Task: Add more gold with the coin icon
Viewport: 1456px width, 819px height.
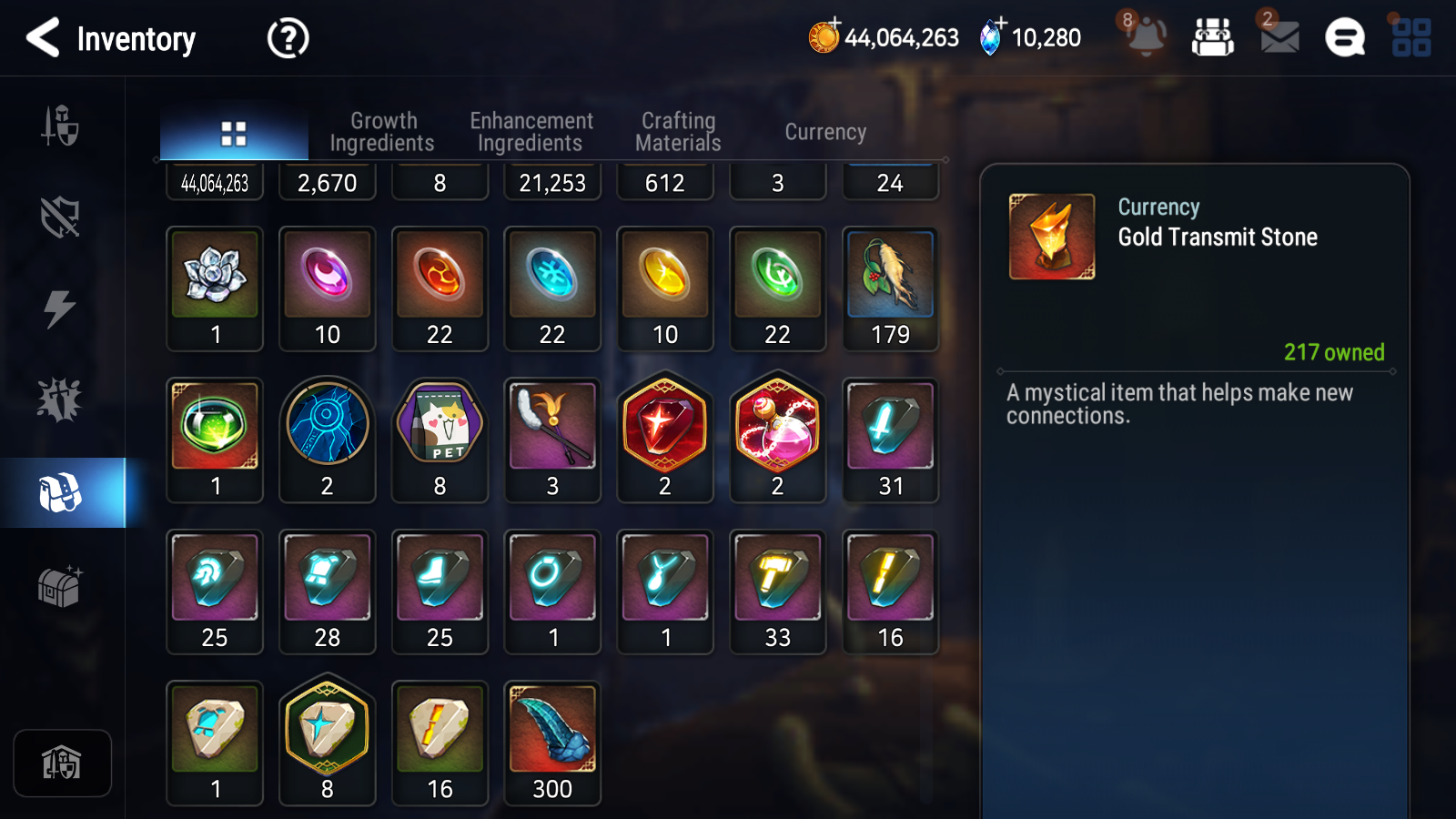Action: click(824, 36)
